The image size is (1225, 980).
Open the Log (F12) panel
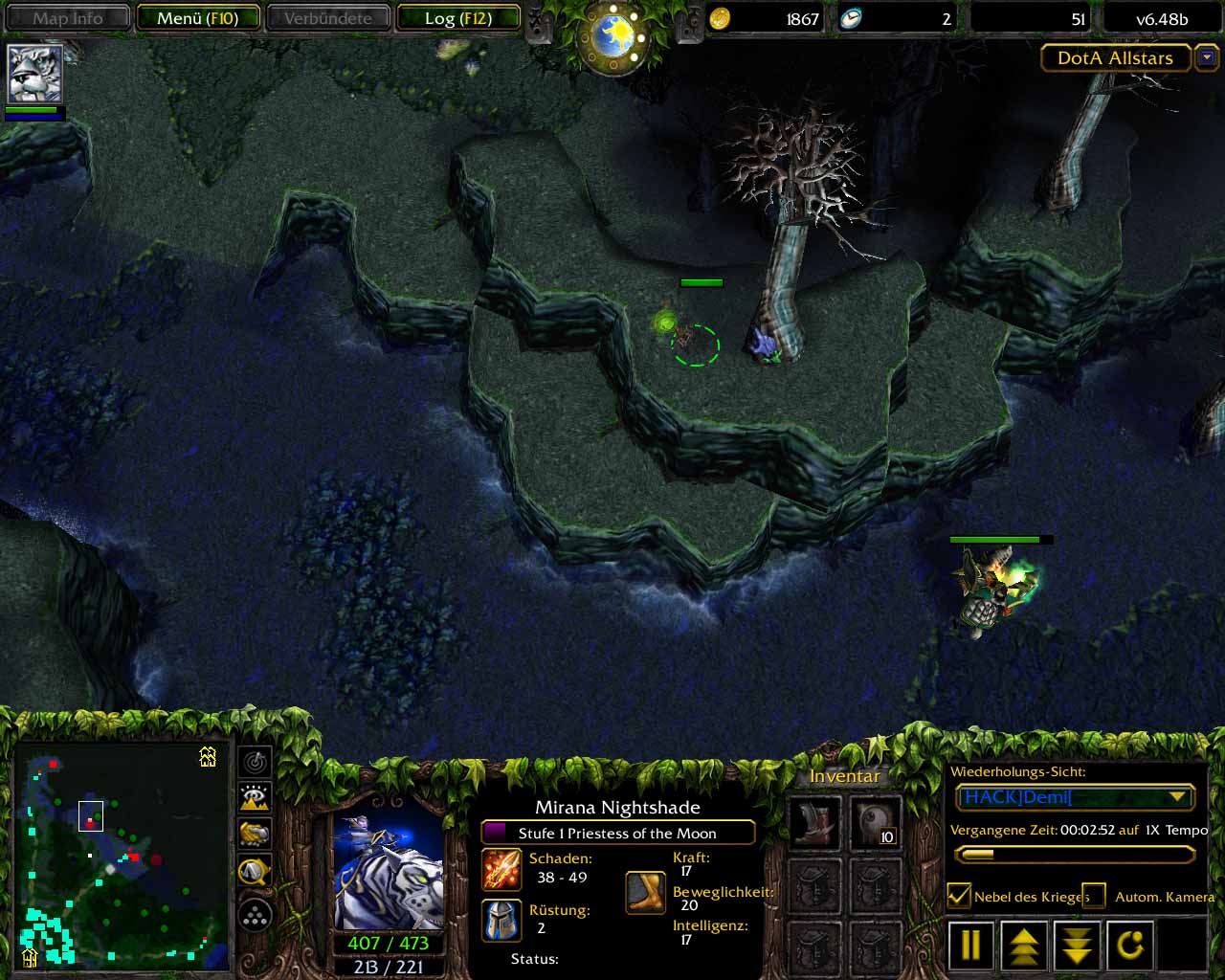point(458,18)
